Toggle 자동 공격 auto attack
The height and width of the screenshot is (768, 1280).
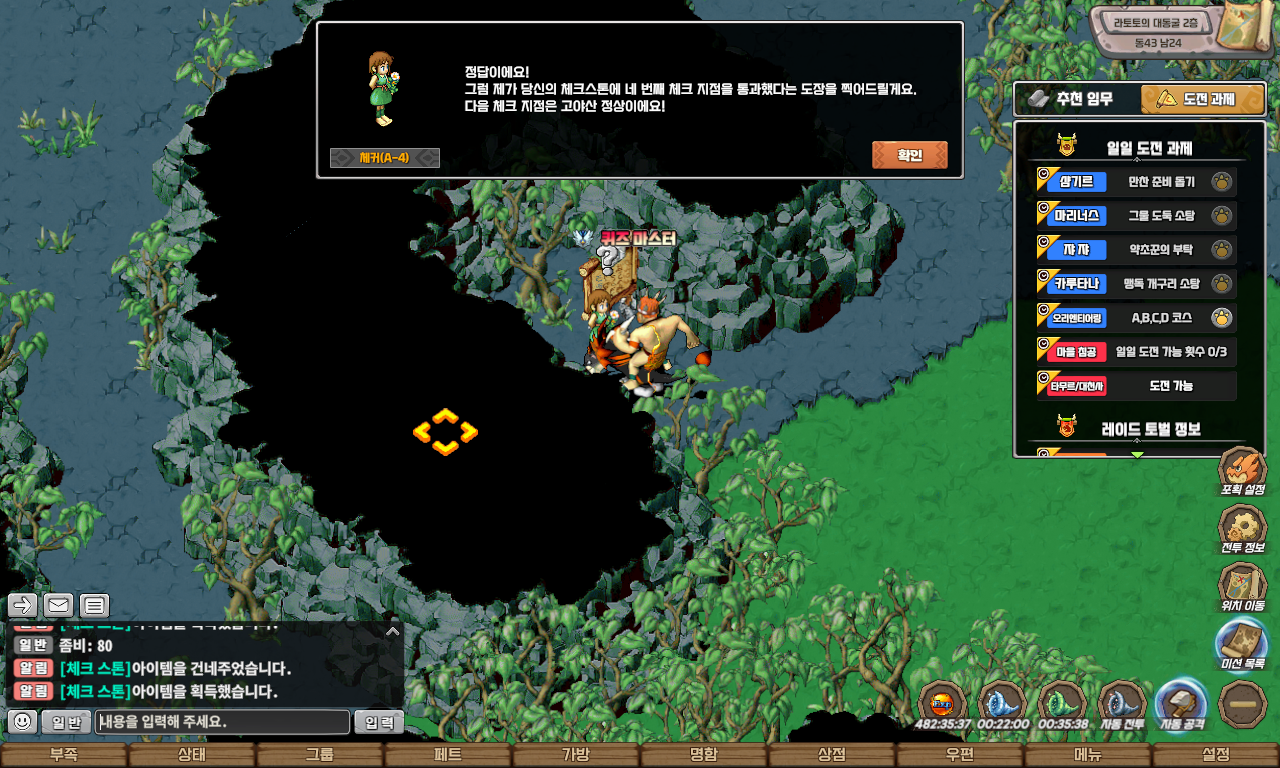pos(1181,704)
